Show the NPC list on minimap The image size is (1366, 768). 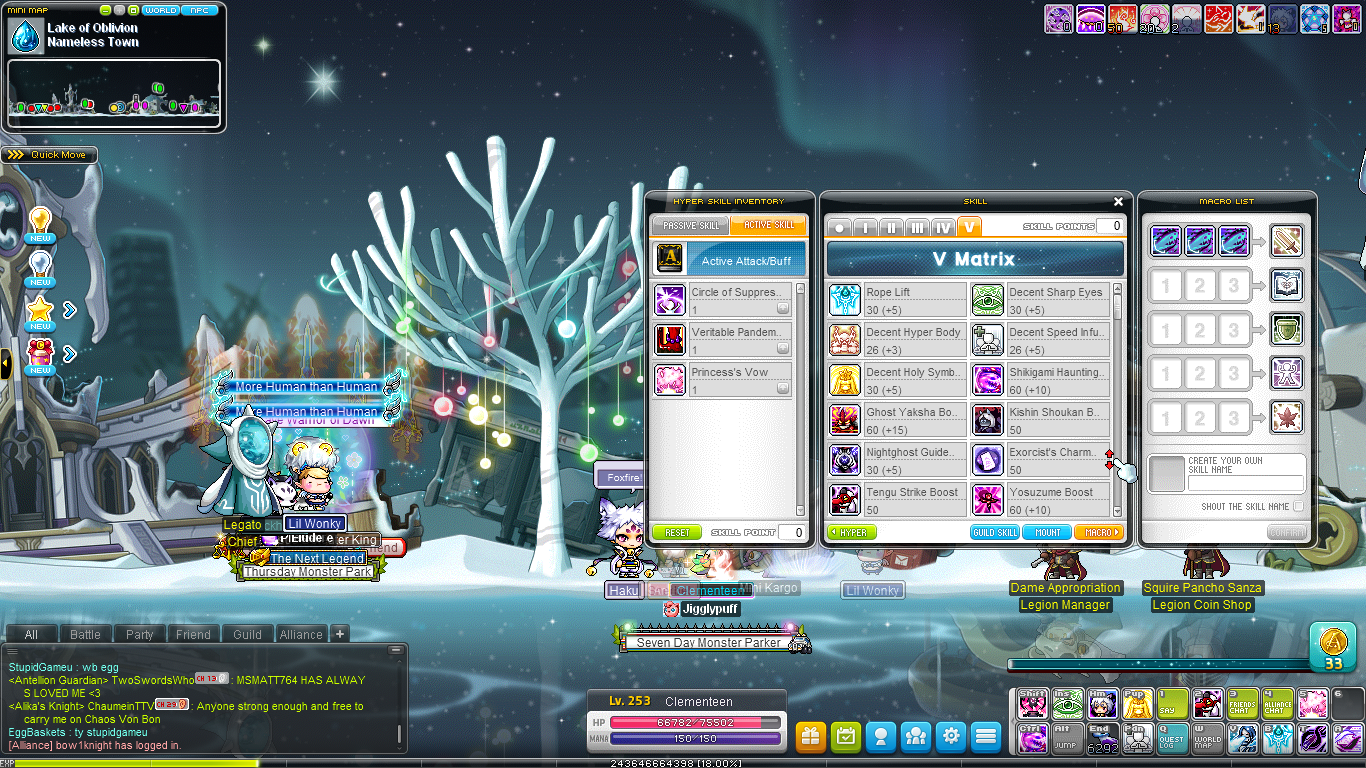tap(201, 10)
